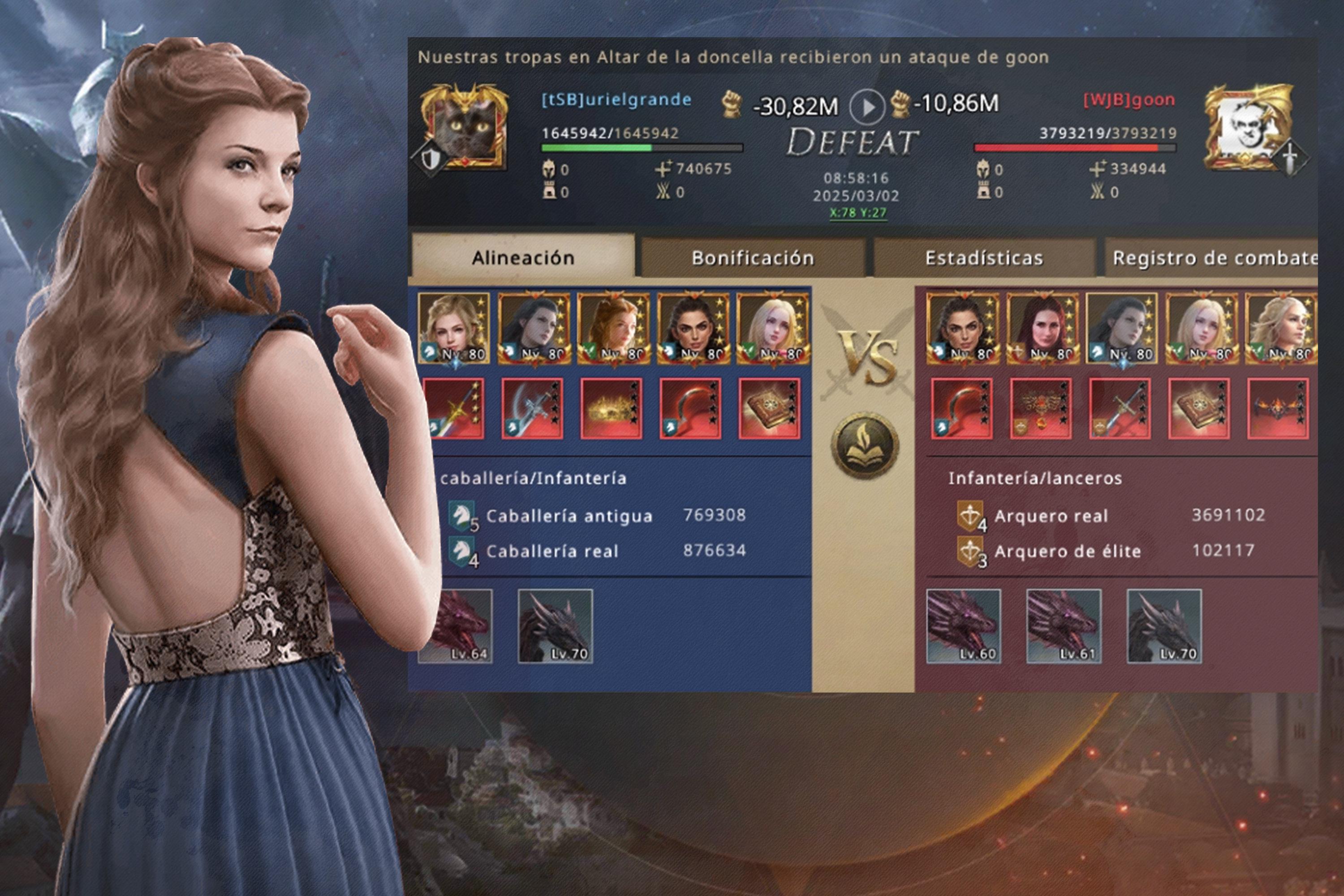Click the [WJB]goon player name
The width and height of the screenshot is (1344, 896).
coord(1129,99)
